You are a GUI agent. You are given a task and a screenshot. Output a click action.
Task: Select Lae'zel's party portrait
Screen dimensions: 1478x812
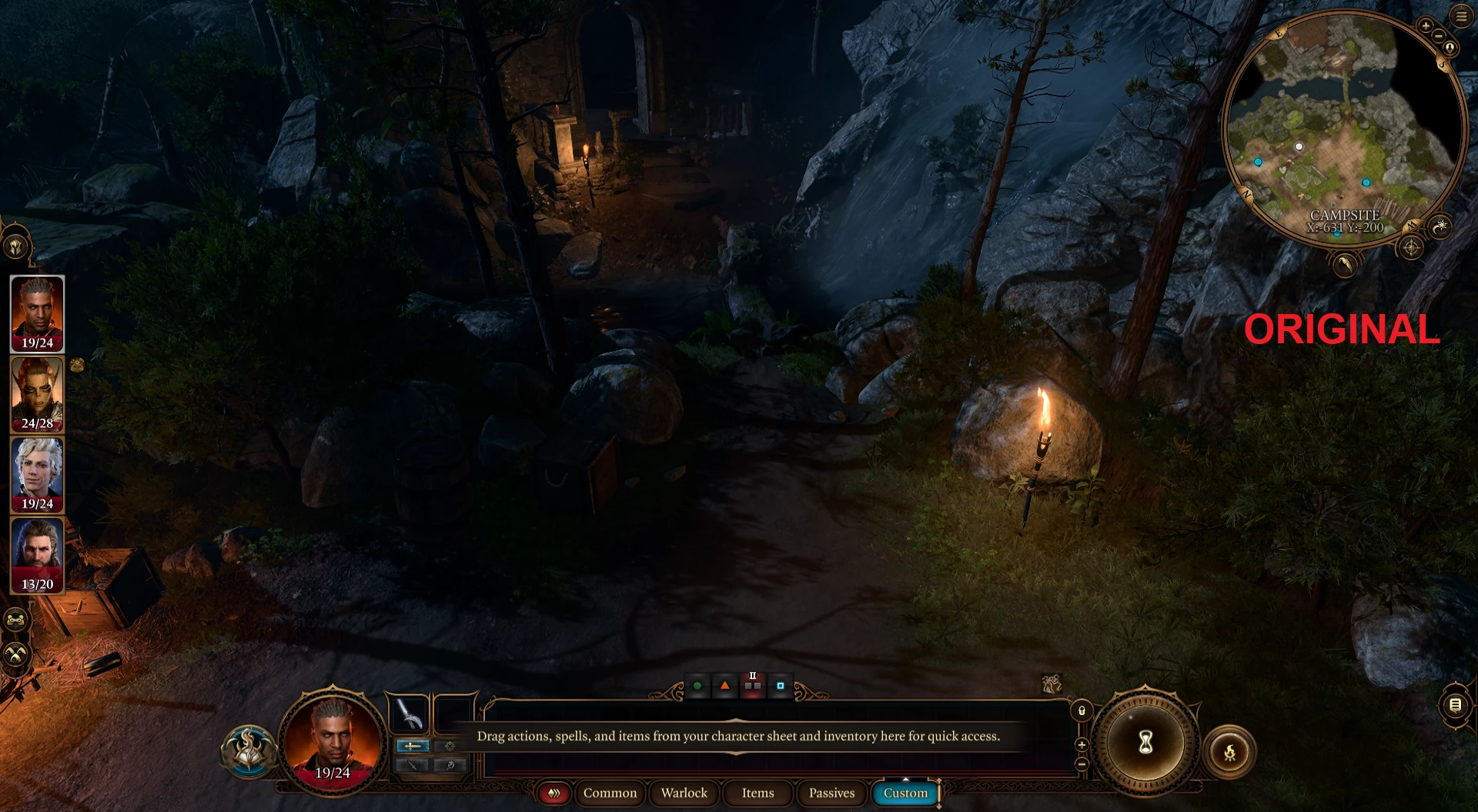pos(37,394)
